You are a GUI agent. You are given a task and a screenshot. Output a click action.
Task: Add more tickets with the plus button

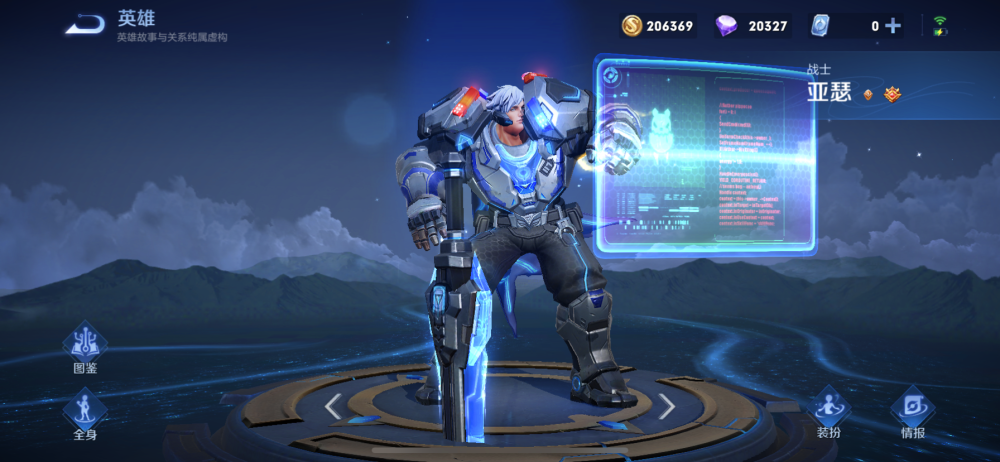click(893, 26)
